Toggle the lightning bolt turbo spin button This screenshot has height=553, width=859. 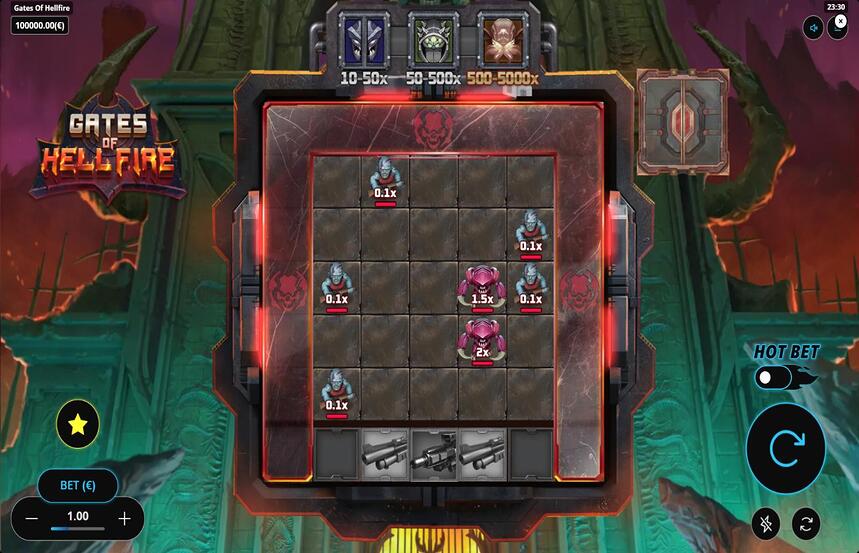click(x=766, y=521)
